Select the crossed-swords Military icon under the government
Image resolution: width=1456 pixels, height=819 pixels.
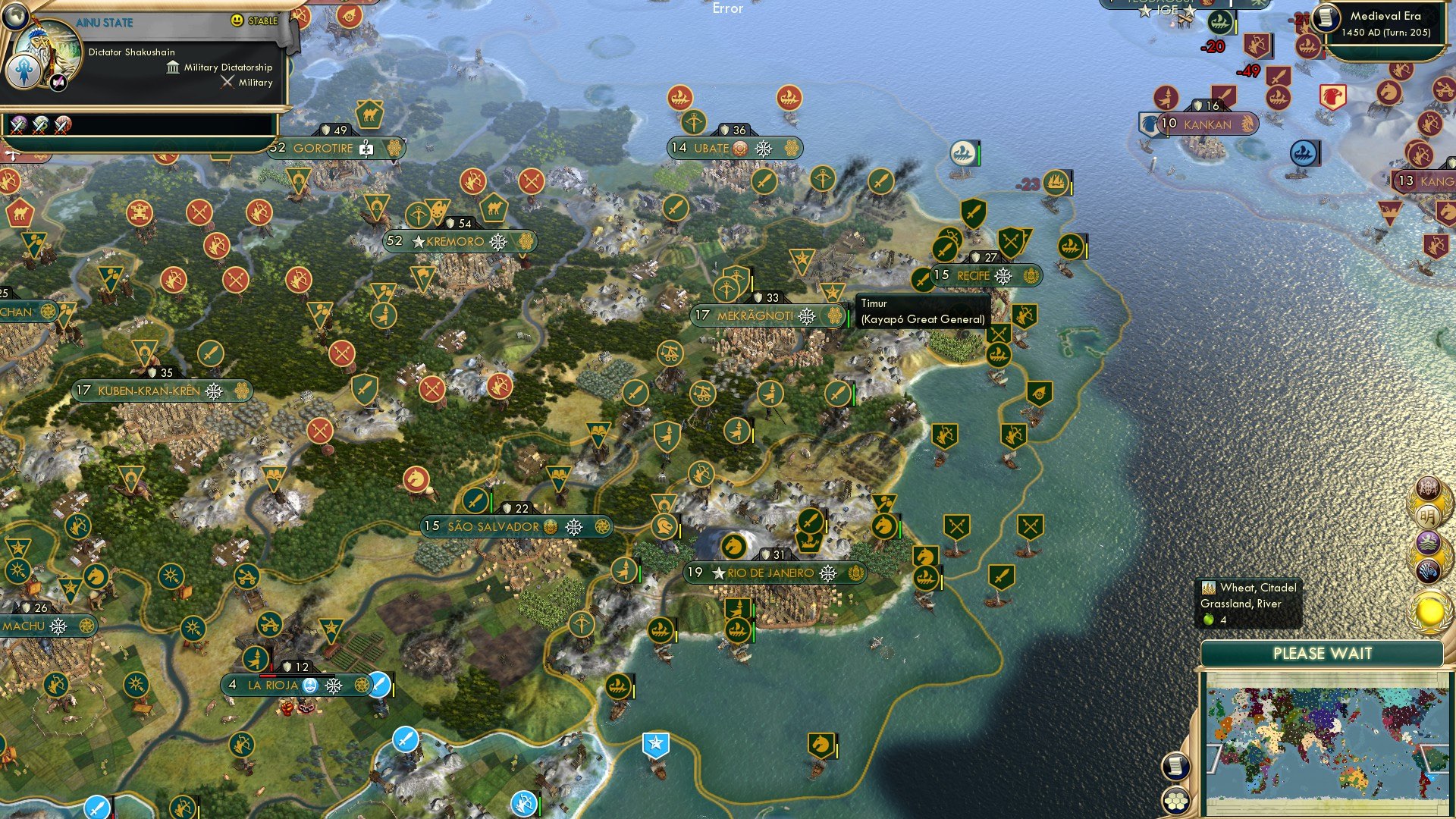point(227,82)
